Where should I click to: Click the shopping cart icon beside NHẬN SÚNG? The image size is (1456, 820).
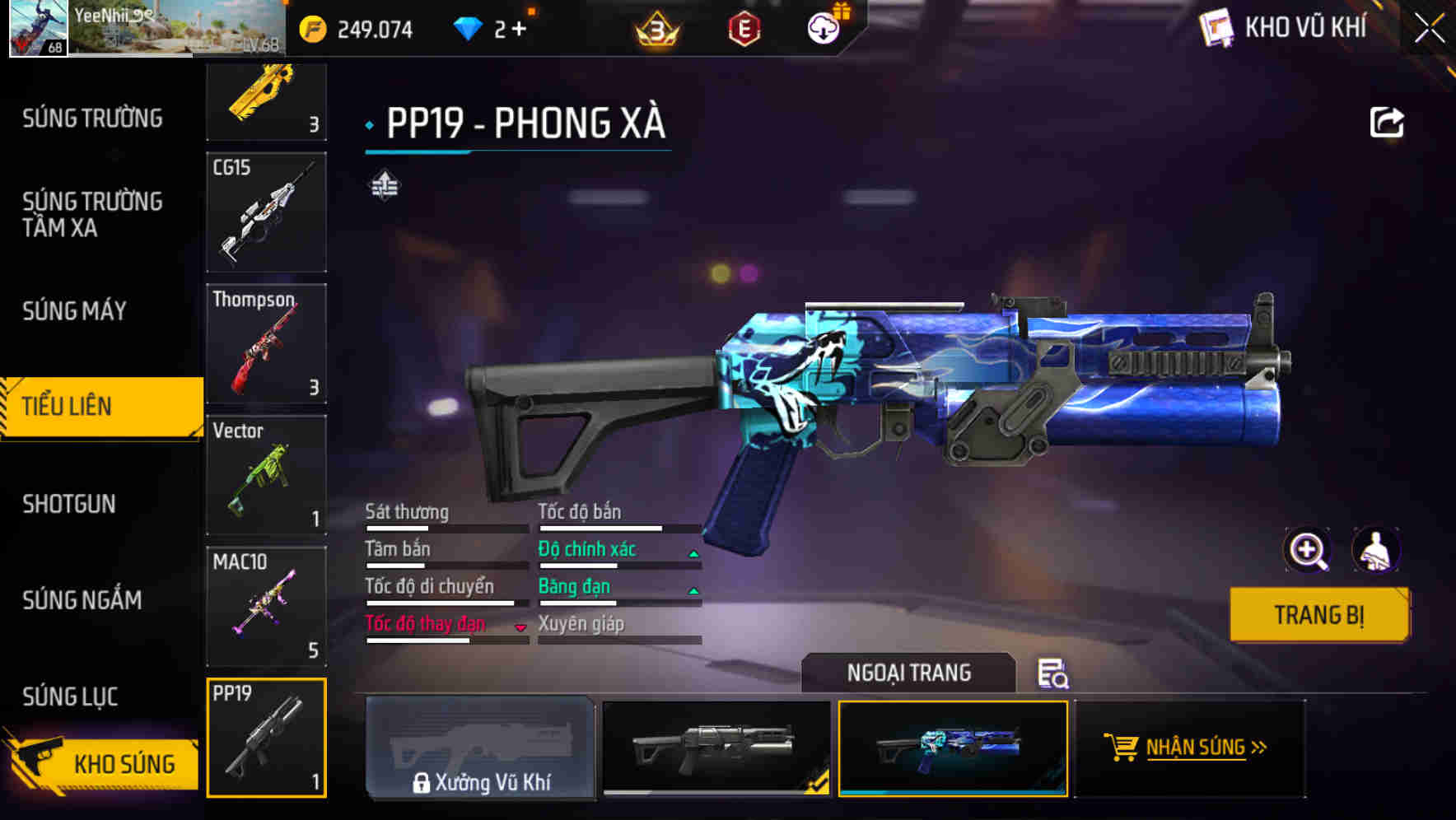(1121, 748)
